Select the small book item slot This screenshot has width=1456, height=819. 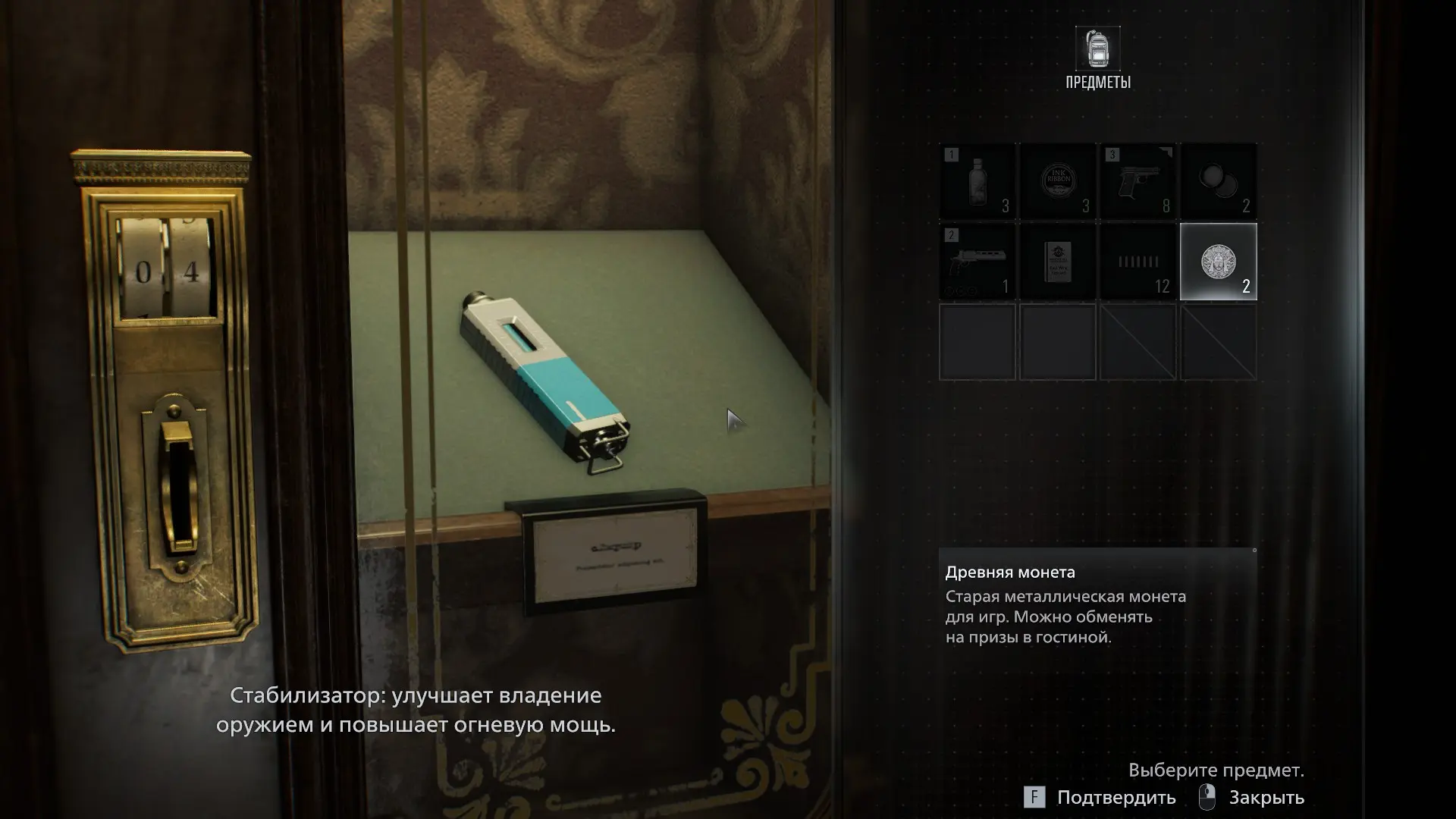point(1058,262)
